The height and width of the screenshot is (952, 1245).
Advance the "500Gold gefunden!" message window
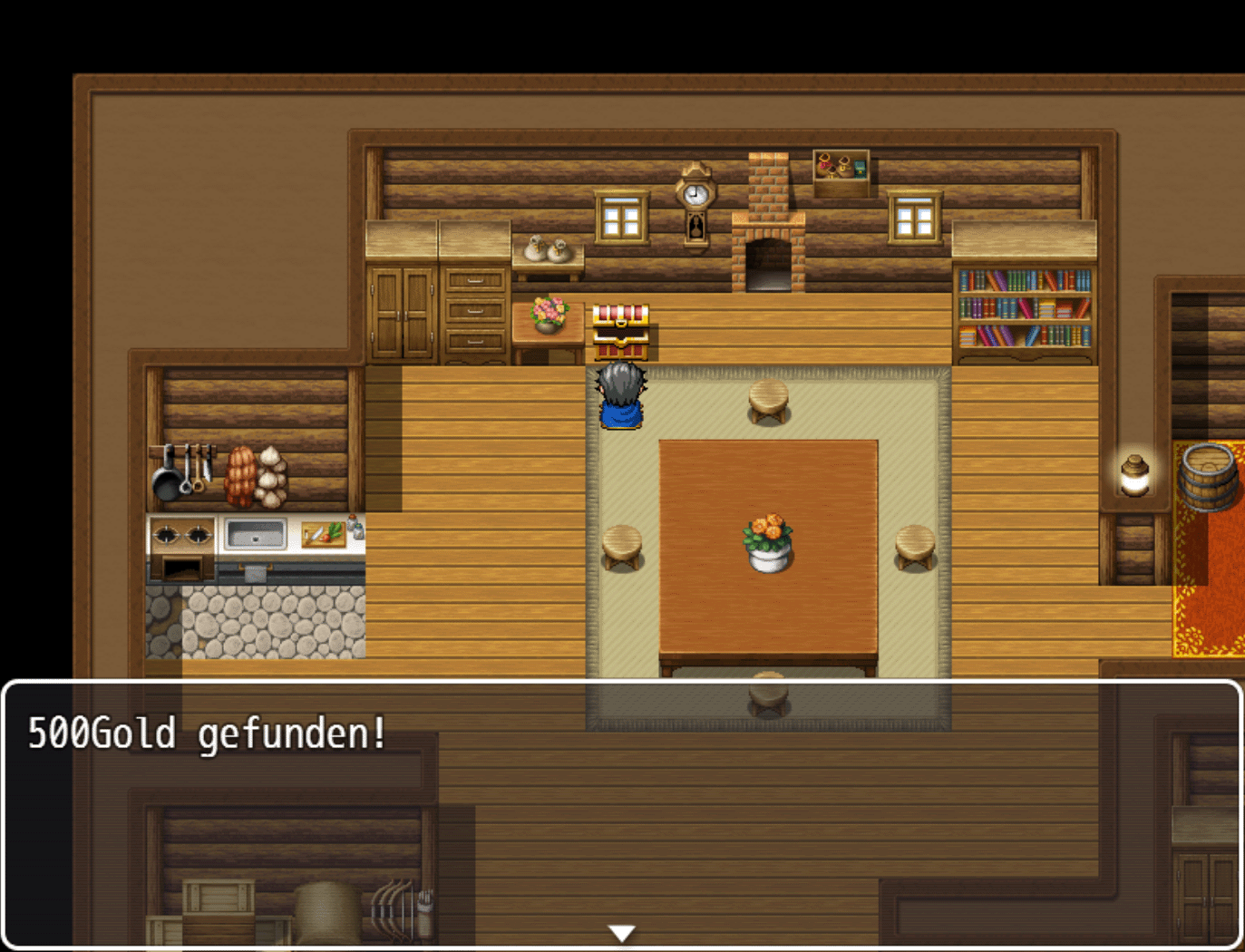(x=622, y=813)
